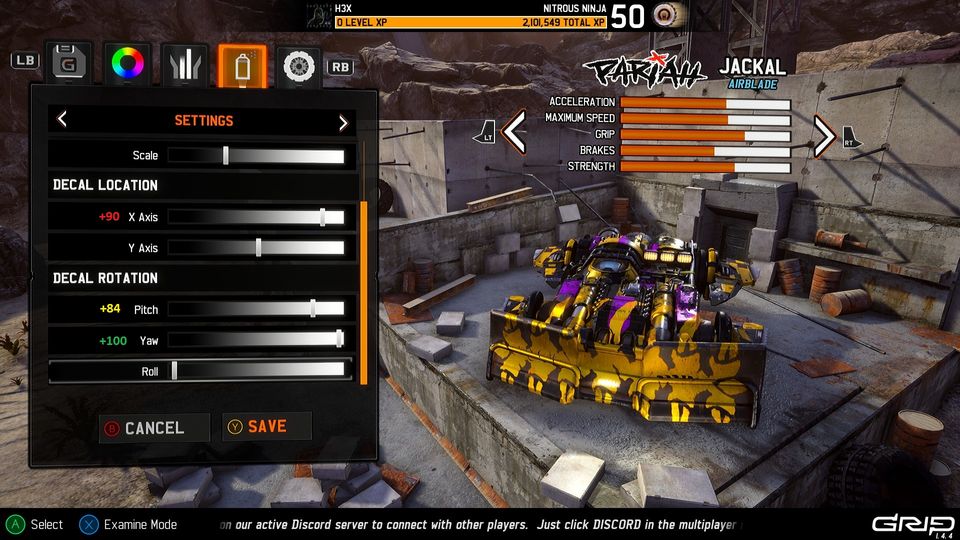Modify the Yaw rotation slider
This screenshot has width=960, height=540.
[x=256, y=340]
